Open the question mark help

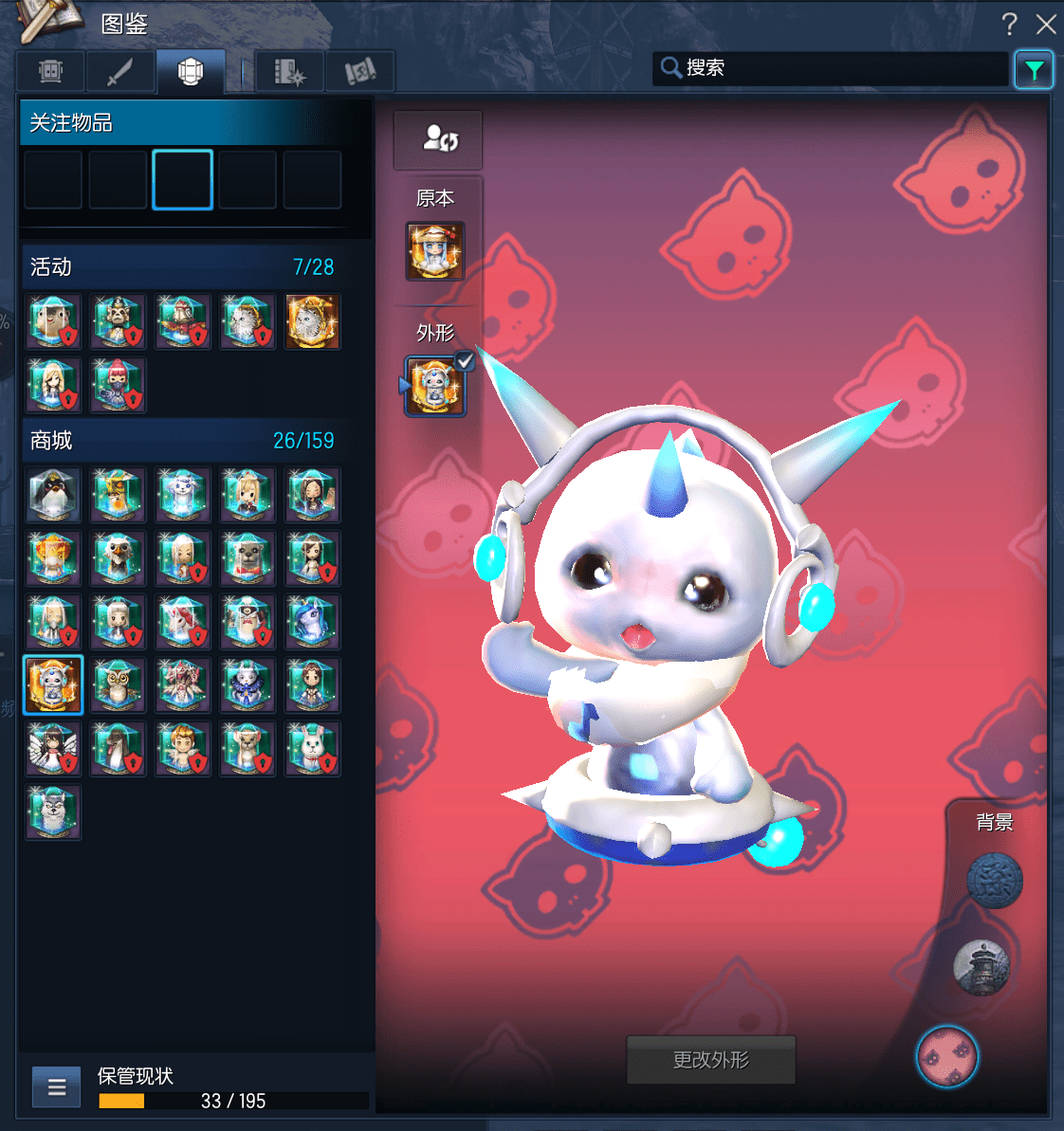[1009, 24]
